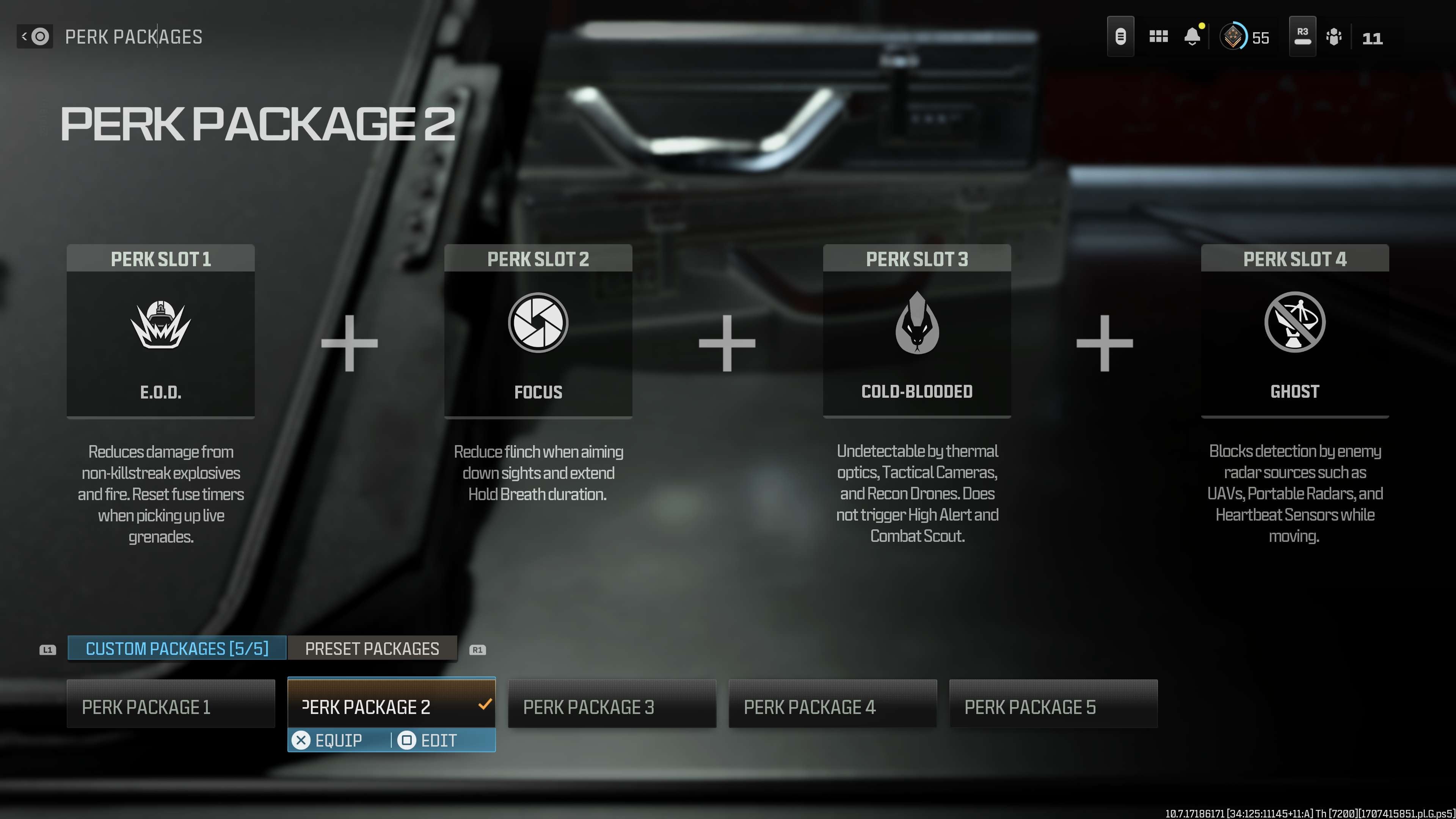Choose Perk Package 3
This screenshot has width=1456, height=819.
coord(612,706)
